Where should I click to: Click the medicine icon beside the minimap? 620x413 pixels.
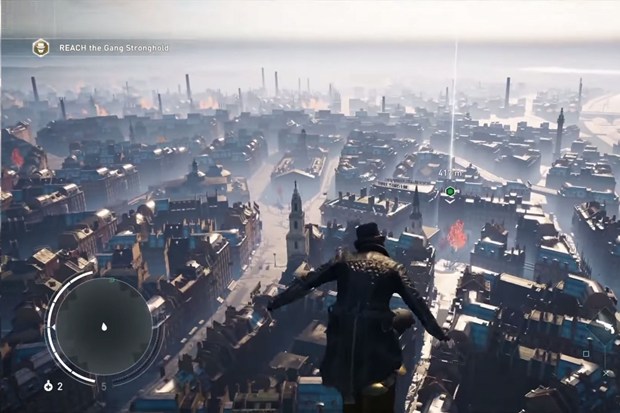coord(47,386)
